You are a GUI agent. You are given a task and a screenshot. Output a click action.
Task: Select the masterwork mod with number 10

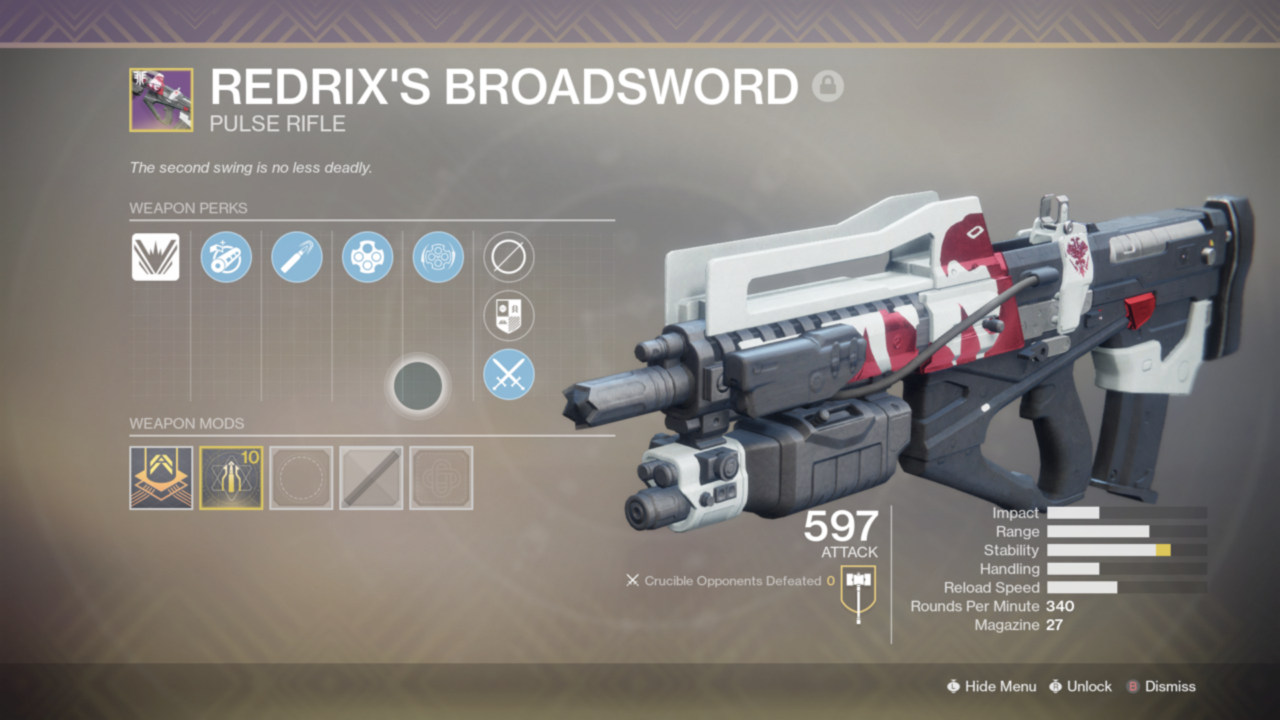(x=231, y=478)
